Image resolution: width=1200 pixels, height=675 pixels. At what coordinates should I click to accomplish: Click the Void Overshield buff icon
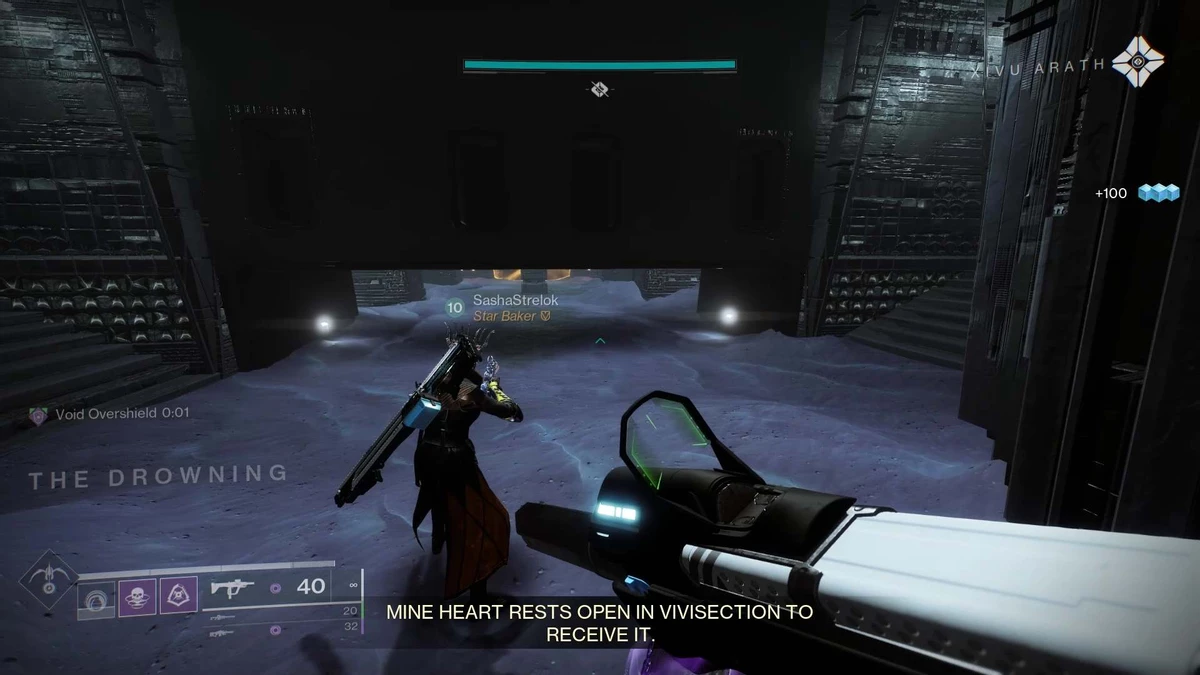coord(38,414)
